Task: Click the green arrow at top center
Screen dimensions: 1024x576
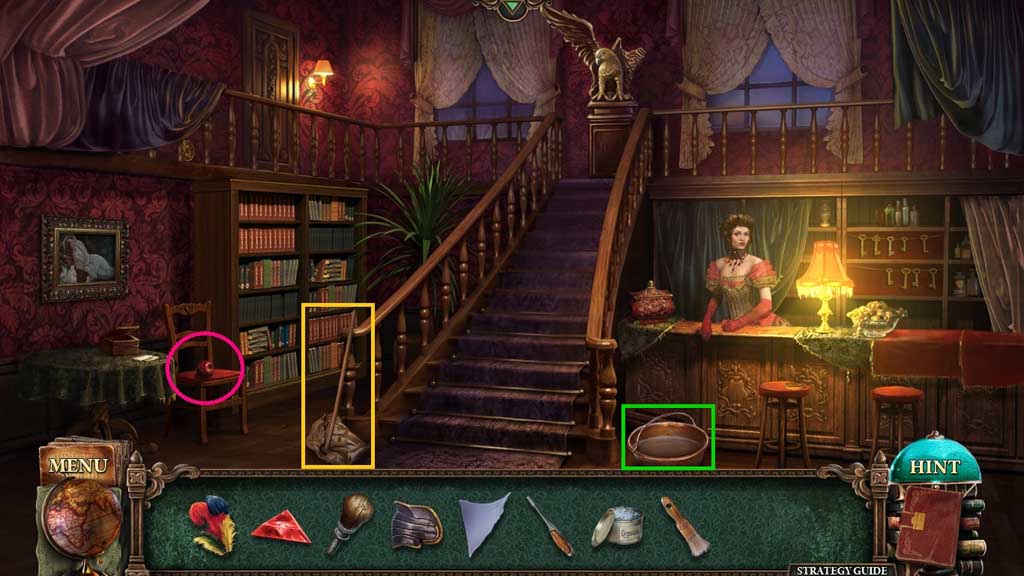Action: tap(513, 6)
